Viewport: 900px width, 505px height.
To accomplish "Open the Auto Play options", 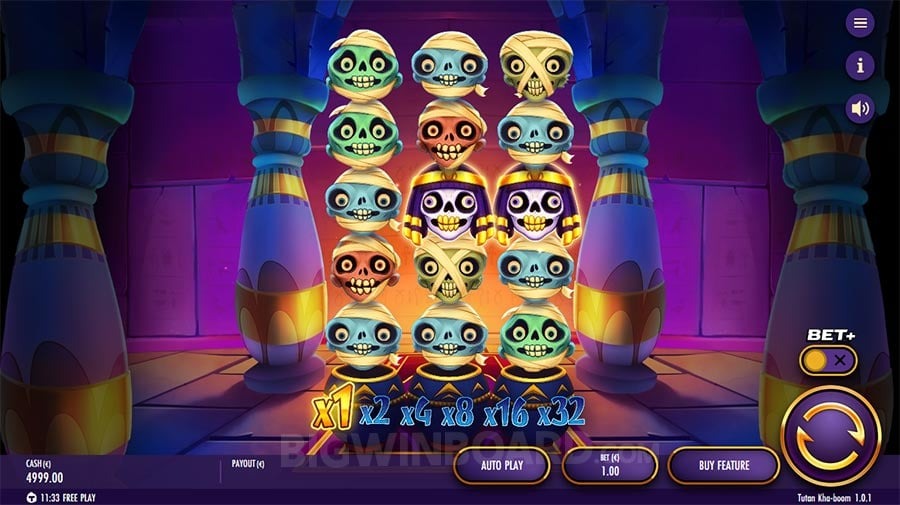I will pyautogui.click(x=501, y=465).
